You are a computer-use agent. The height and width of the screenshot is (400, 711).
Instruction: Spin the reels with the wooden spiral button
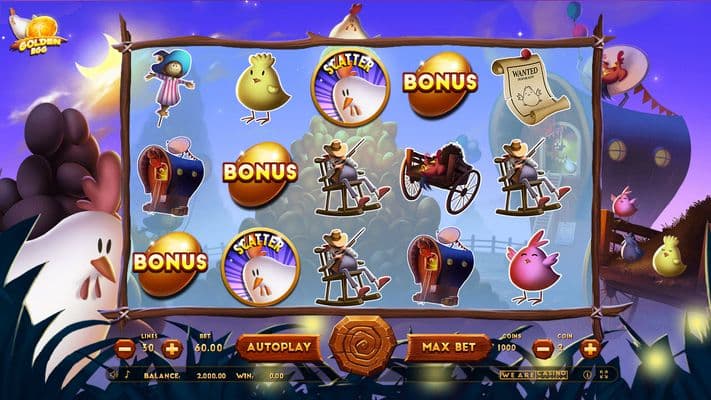point(363,347)
